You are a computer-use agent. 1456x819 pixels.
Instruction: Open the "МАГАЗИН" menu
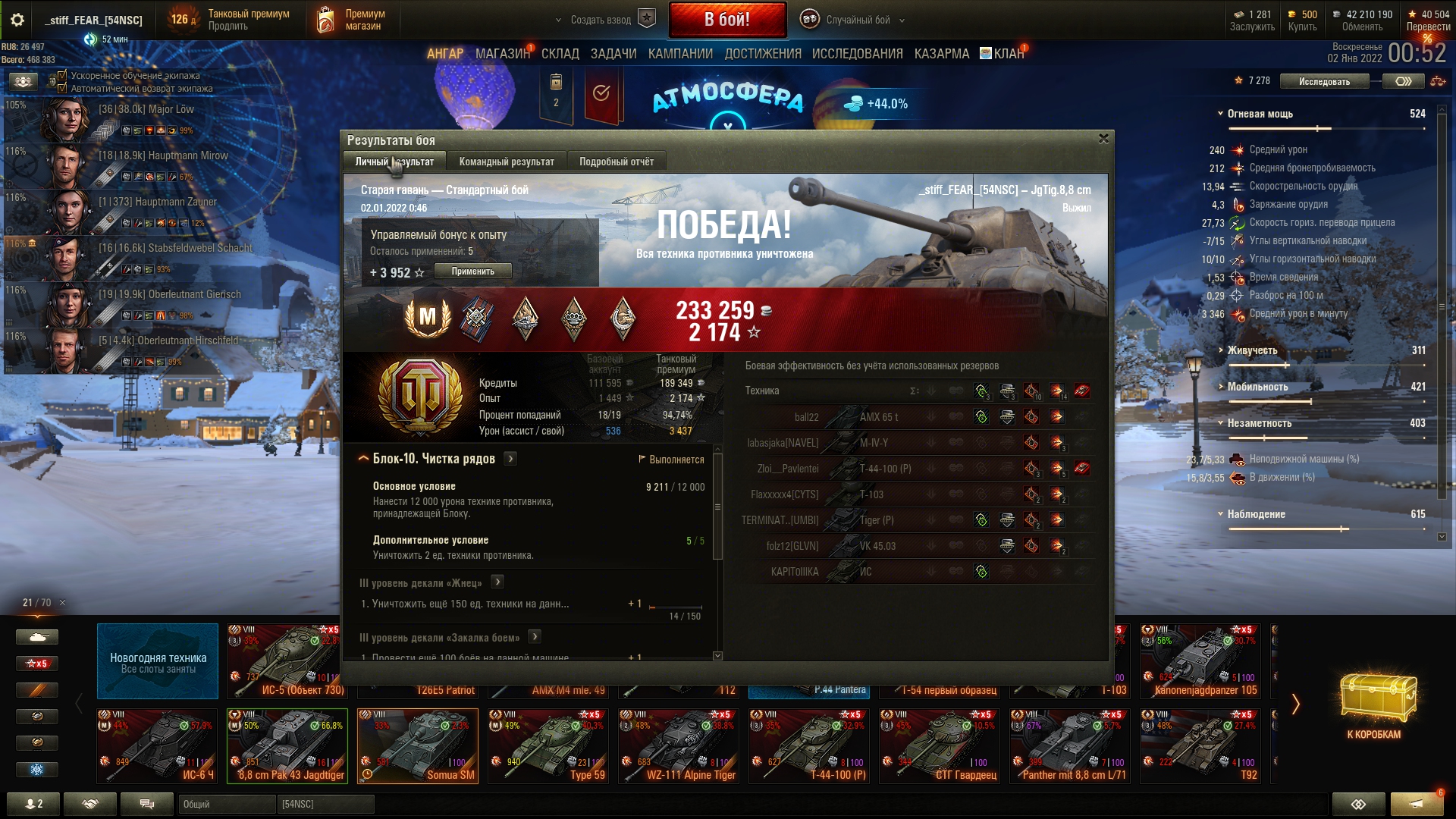pyautogui.click(x=502, y=54)
